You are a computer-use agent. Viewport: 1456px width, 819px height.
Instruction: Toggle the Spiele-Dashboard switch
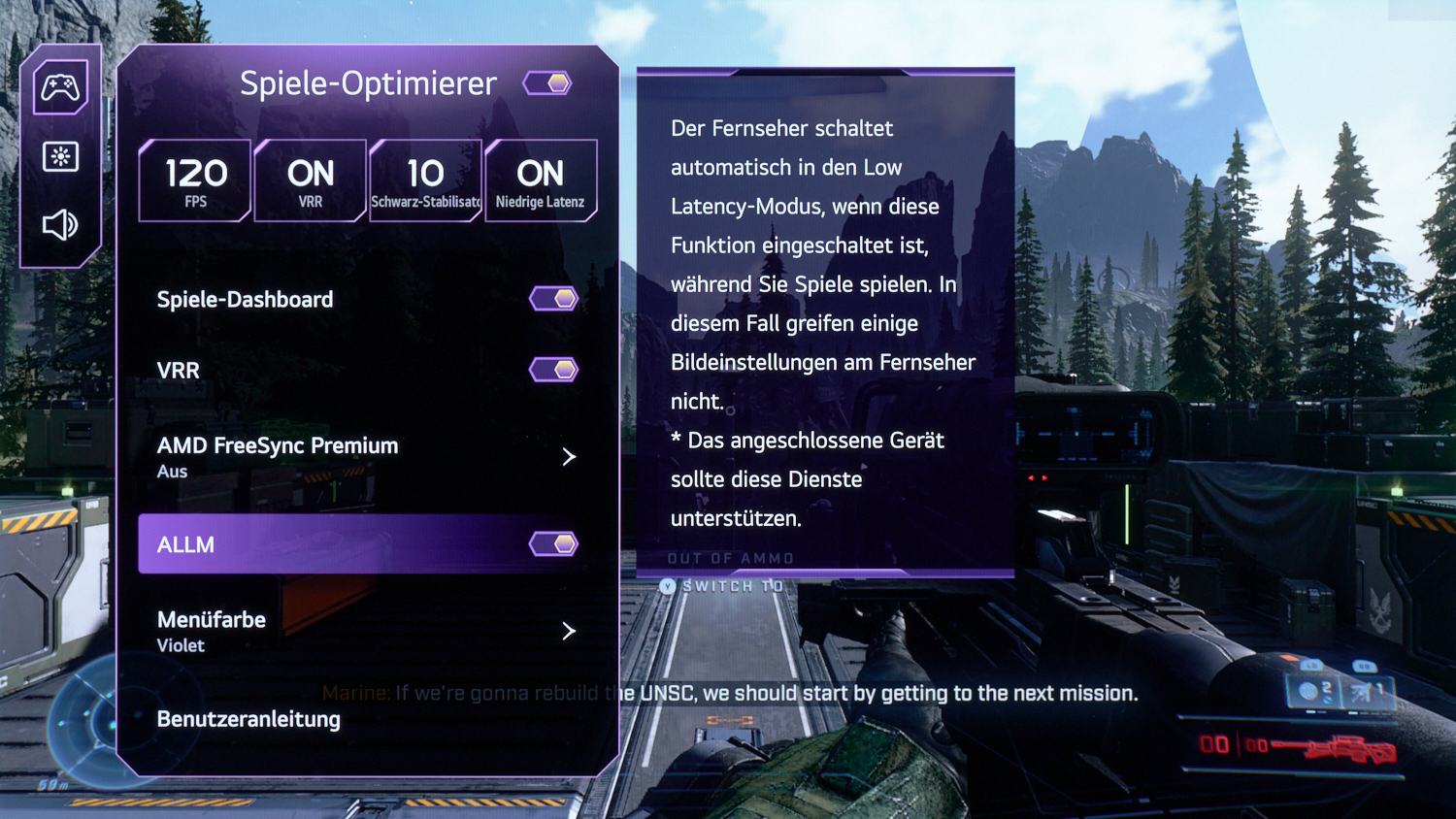[x=553, y=299]
